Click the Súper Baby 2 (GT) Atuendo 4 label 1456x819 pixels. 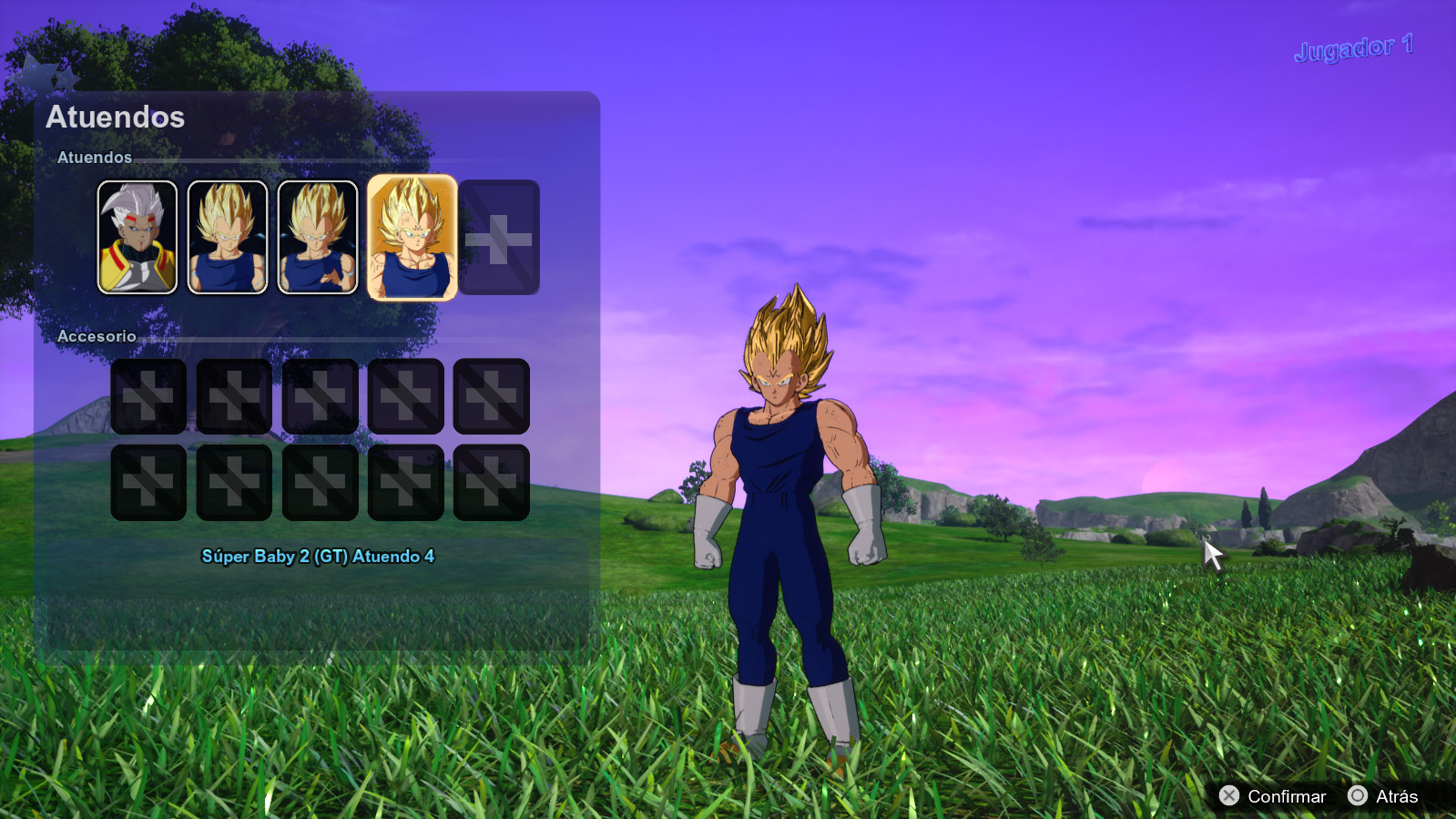point(321,556)
